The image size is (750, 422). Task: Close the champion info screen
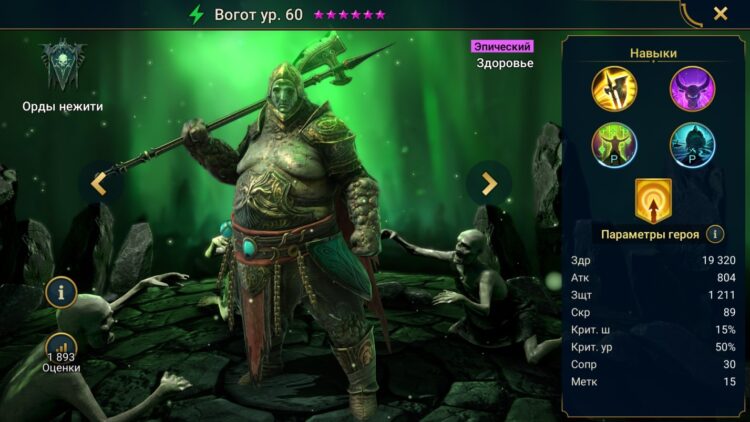click(x=720, y=14)
